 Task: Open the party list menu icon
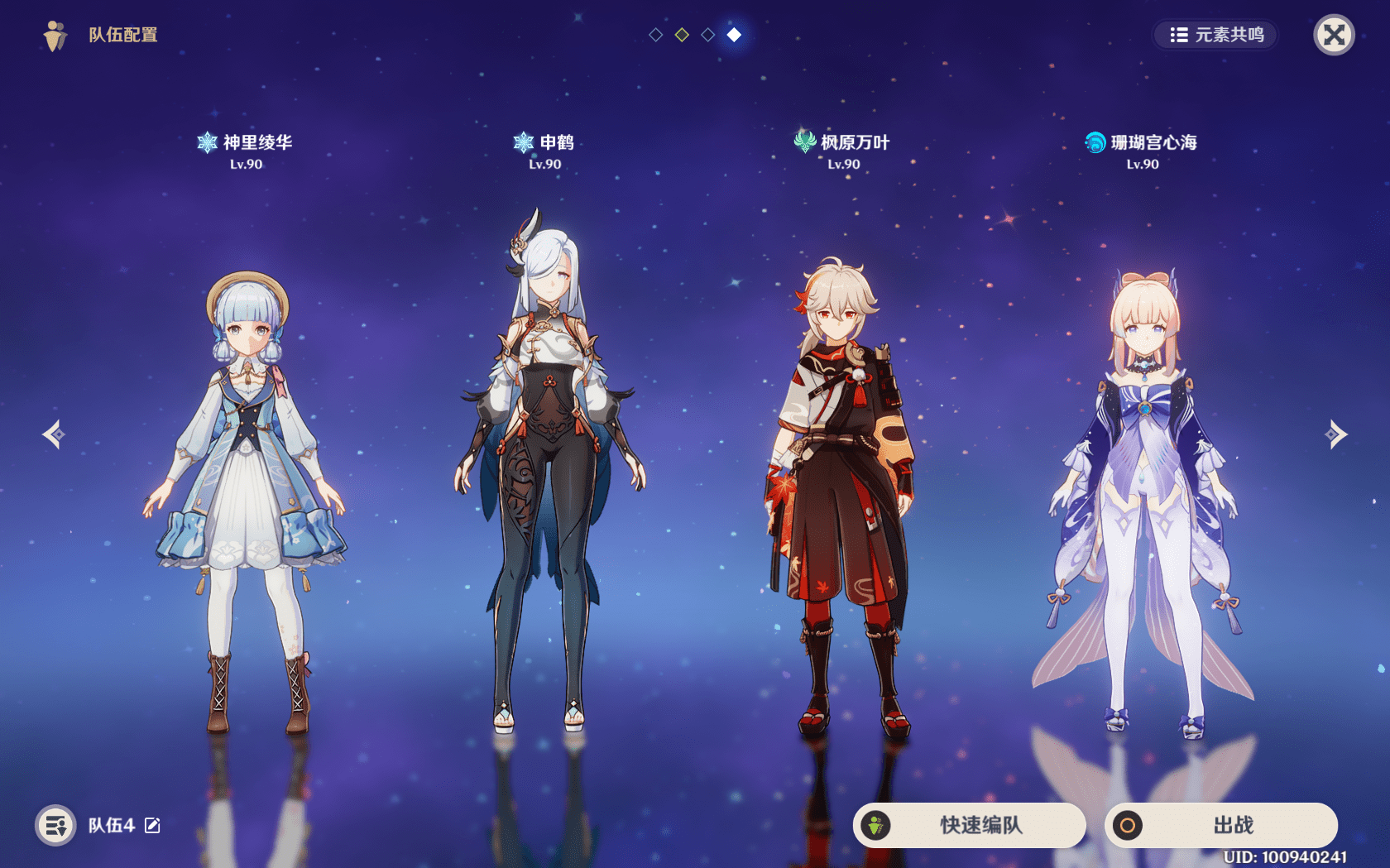[x=55, y=825]
